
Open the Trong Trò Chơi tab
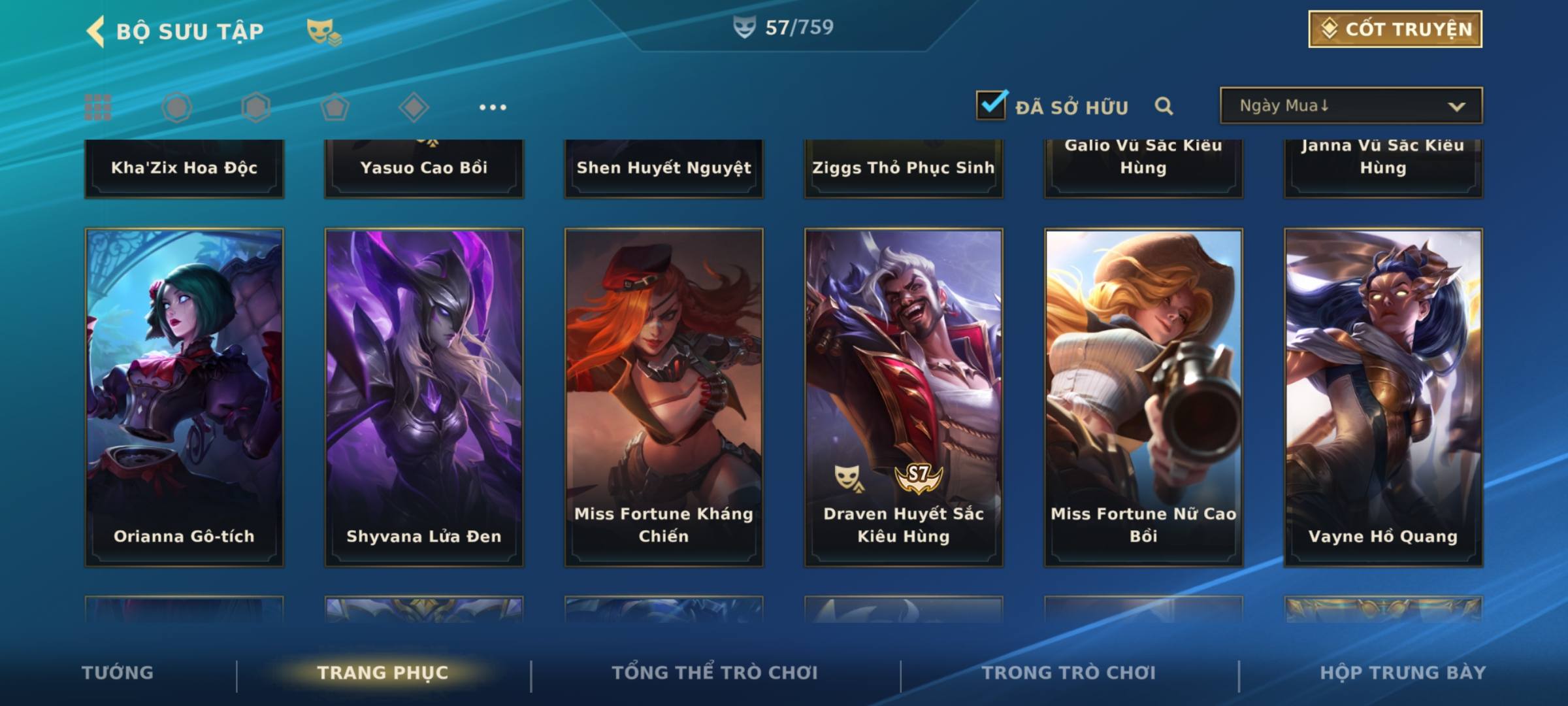(x=1069, y=673)
